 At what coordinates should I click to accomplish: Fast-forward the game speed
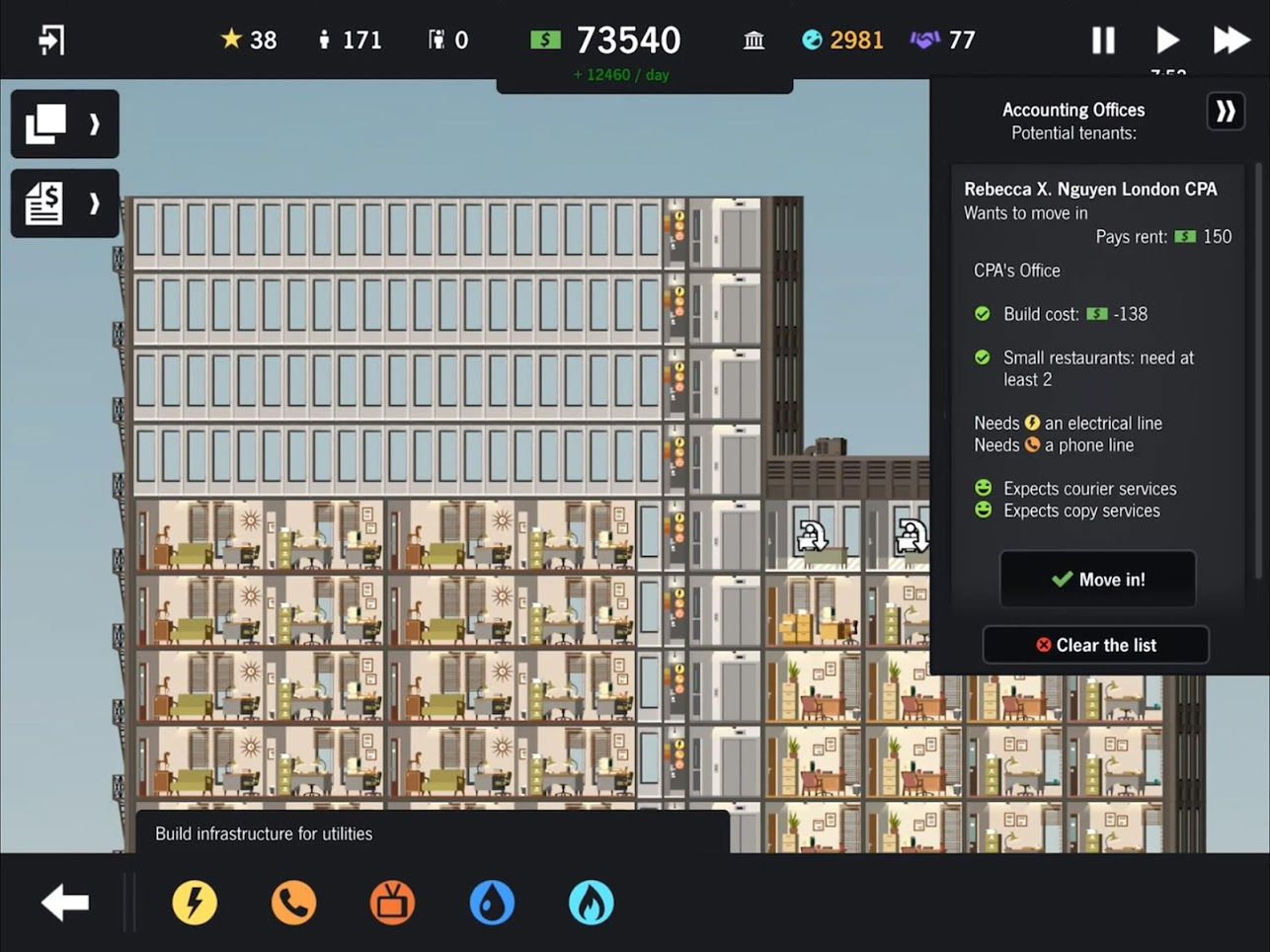[x=1230, y=40]
